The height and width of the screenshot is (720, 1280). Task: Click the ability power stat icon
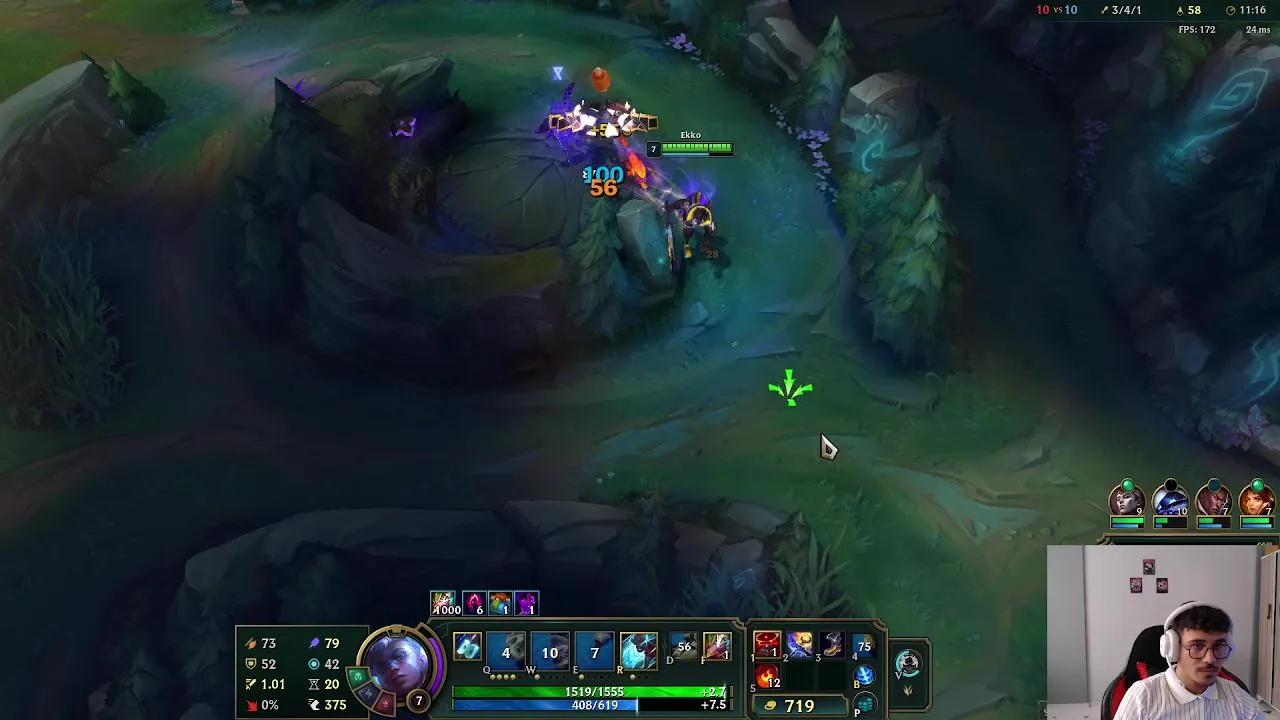(x=314, y=642)
